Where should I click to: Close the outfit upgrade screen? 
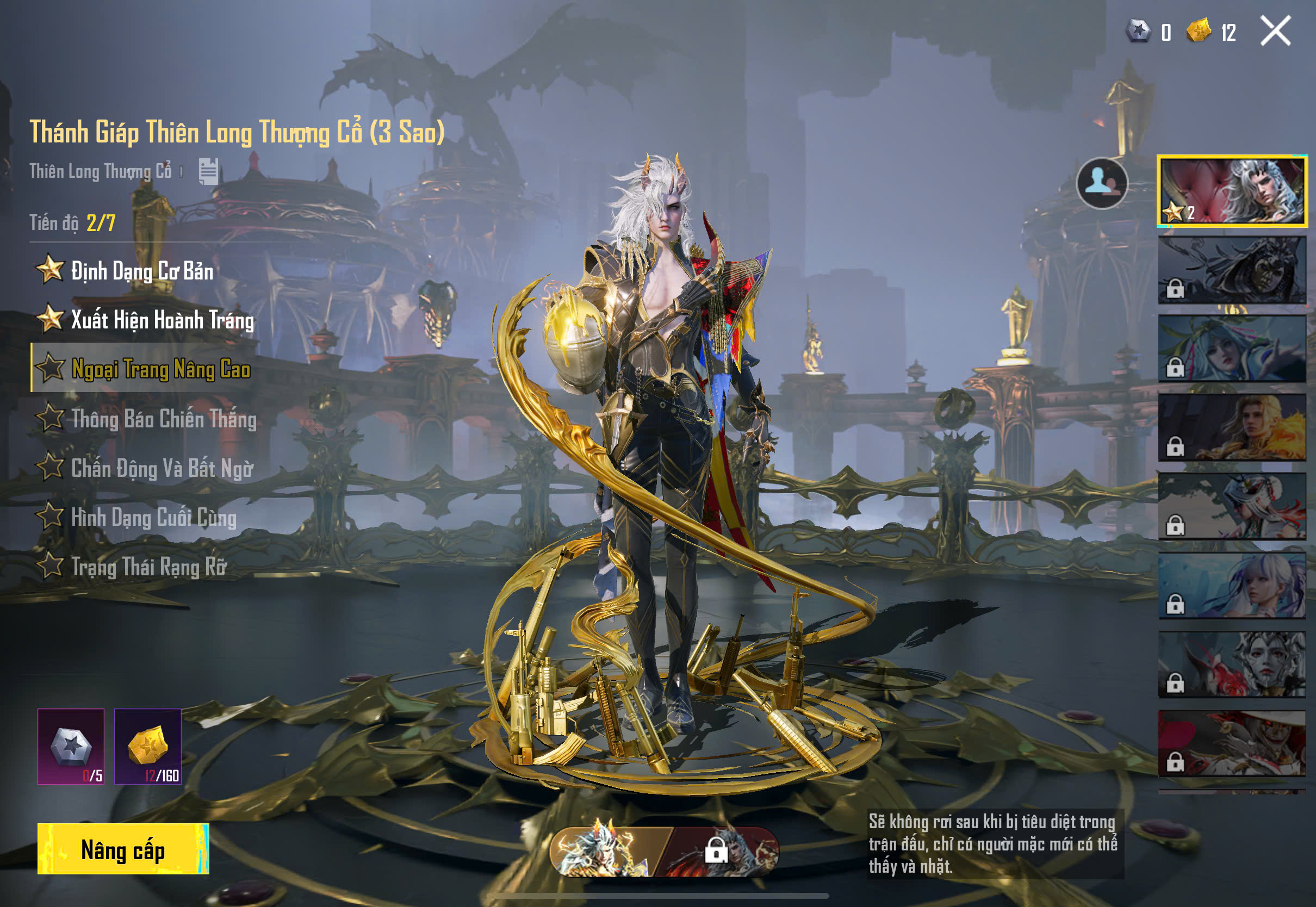click(1276, 30)
